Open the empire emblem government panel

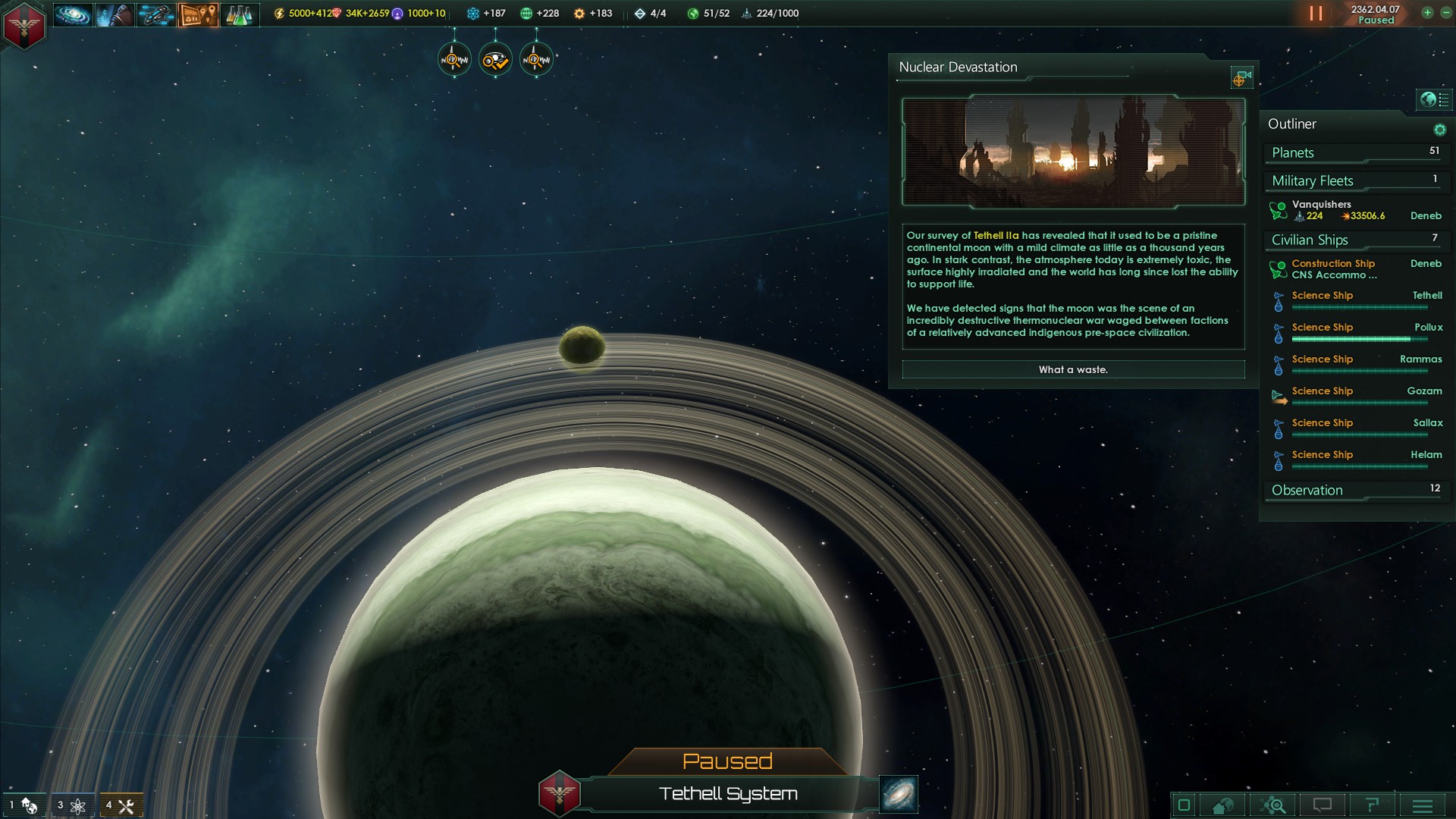[24, 24]
